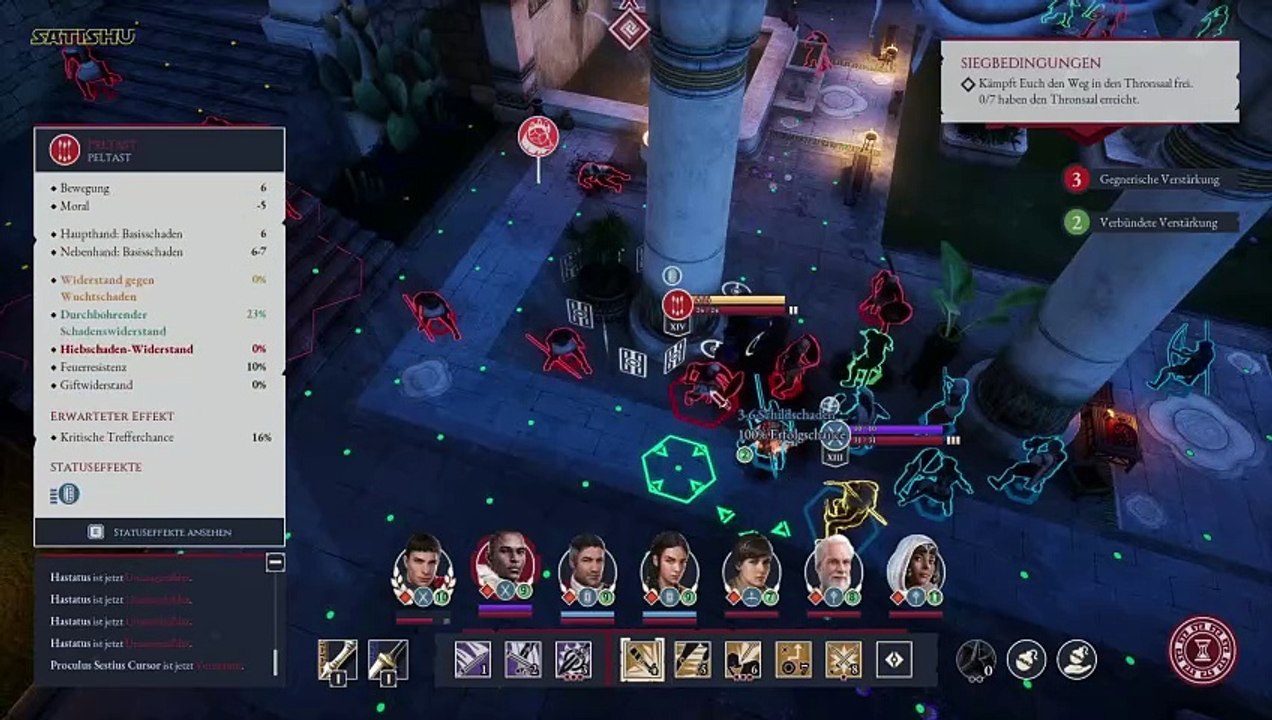The image size is (1272, 720).
Task: Pick the white-hooded woman portrait
Action: (914, 563)
